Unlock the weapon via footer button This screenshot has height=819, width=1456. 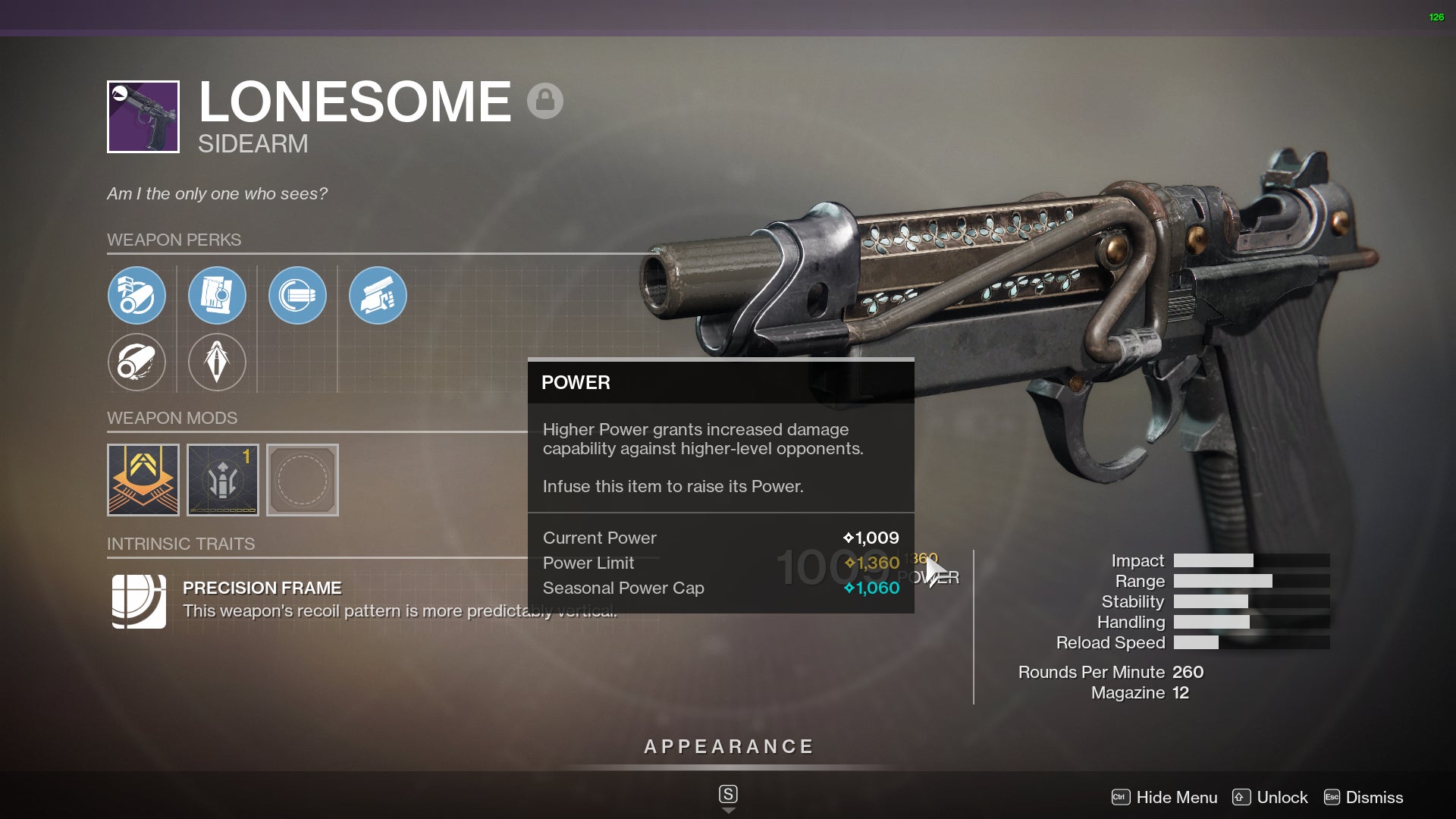pos(1271,797)
